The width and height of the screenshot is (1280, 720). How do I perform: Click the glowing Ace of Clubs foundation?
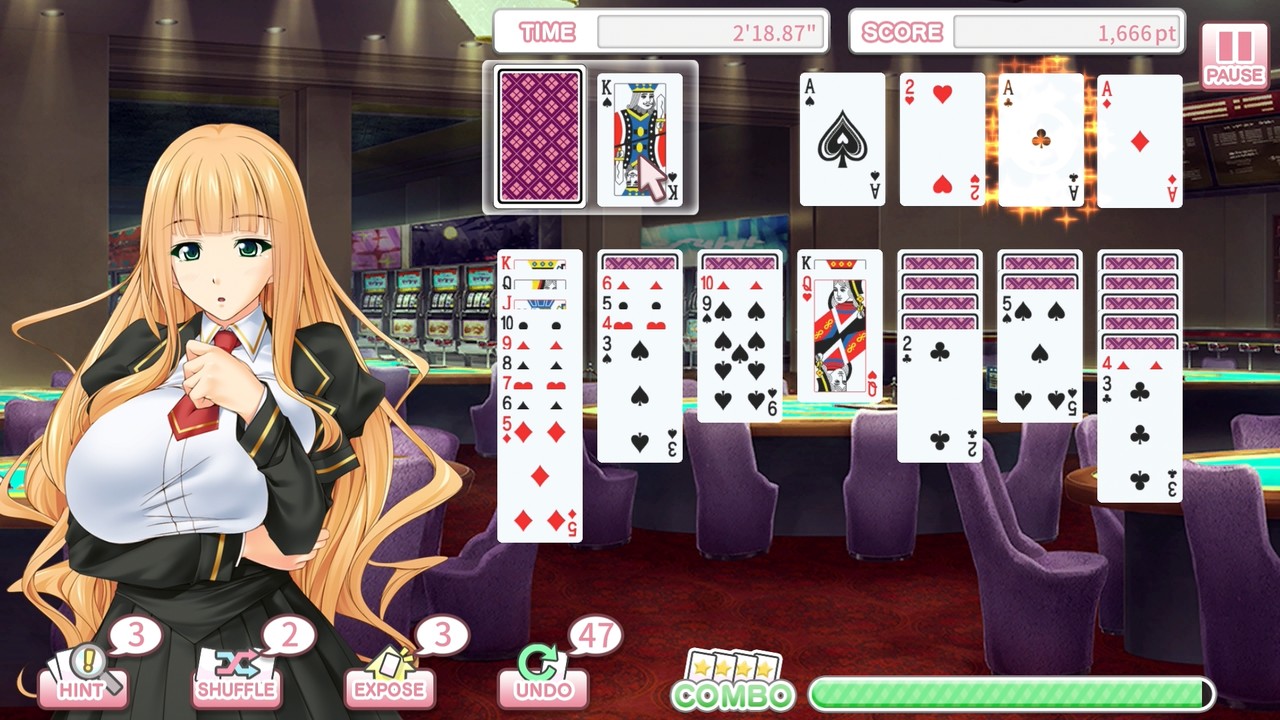point(1040,137)
